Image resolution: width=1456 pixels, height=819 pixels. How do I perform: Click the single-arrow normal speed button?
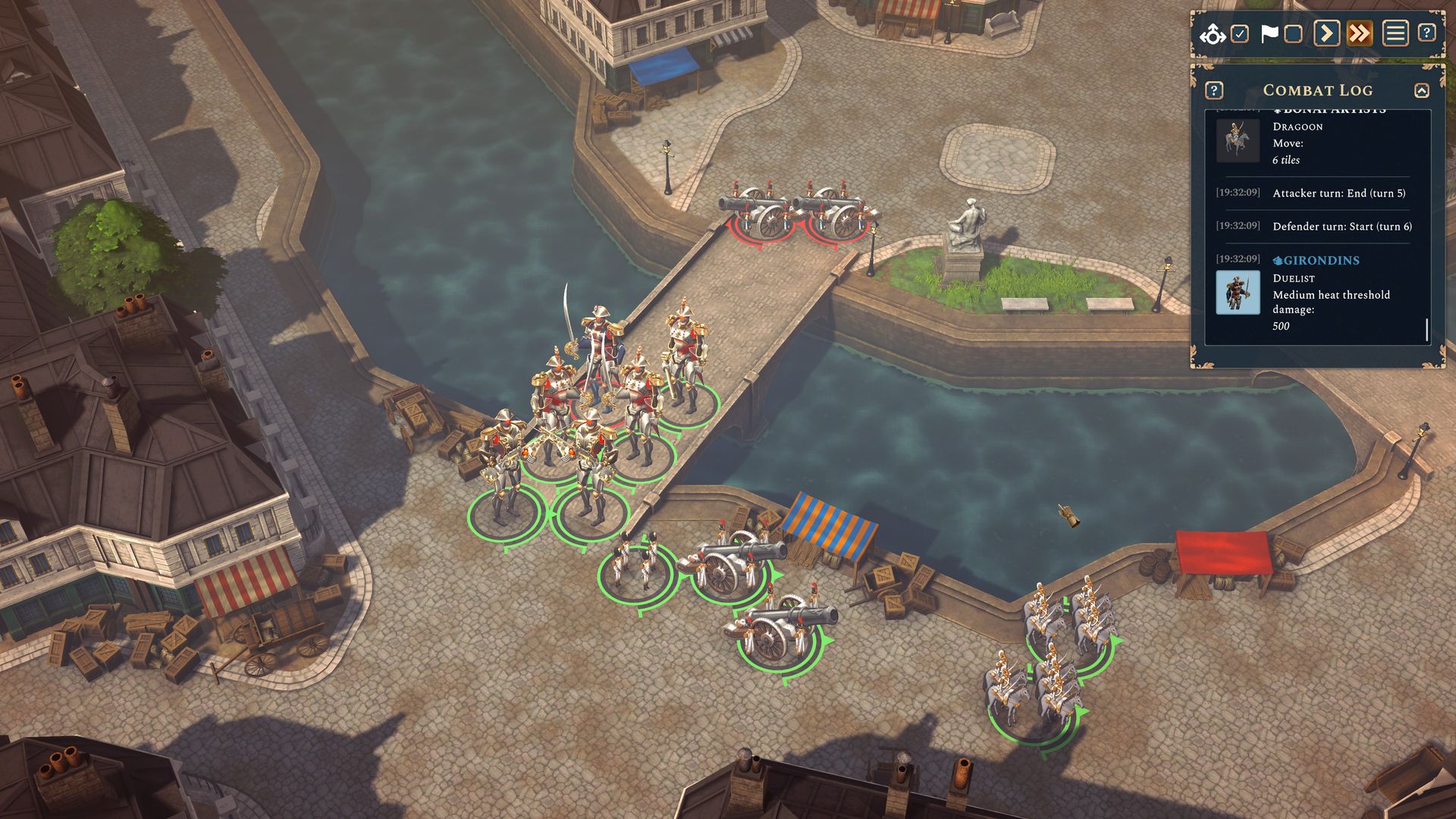click(x=1326, y=33)
